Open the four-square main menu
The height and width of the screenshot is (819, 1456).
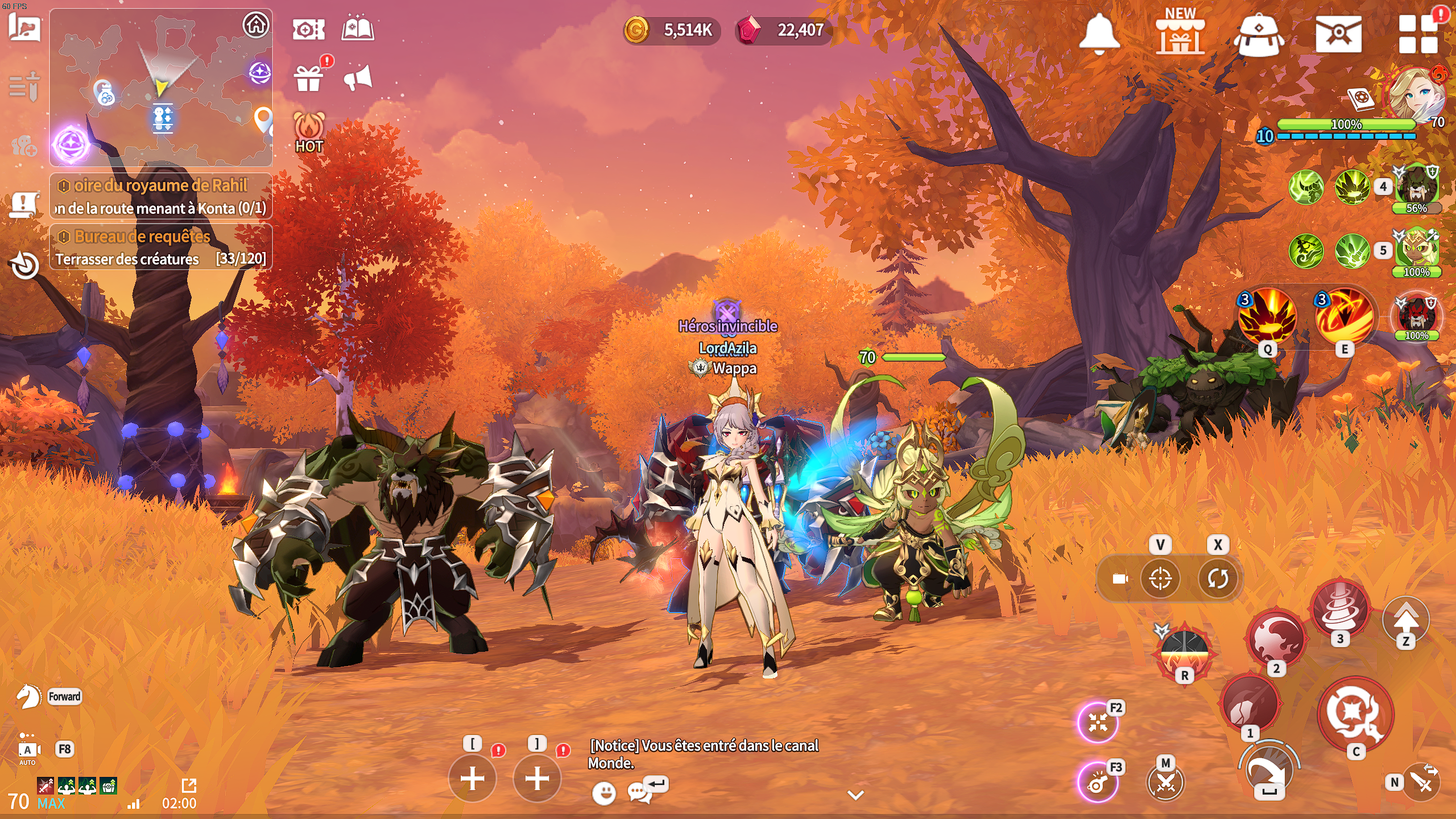click(x=1418, y=34)
